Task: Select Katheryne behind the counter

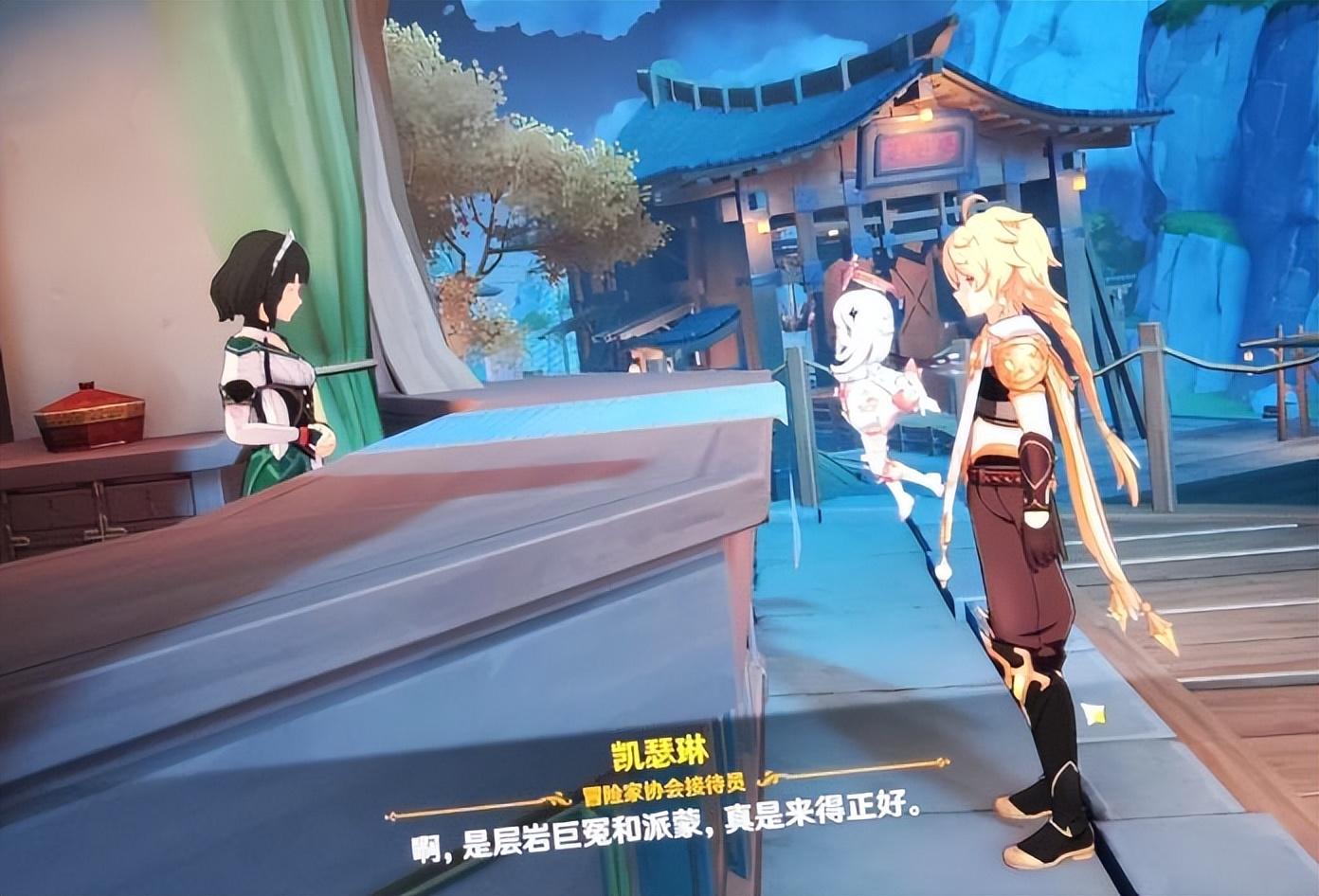Action: point(273,350)
